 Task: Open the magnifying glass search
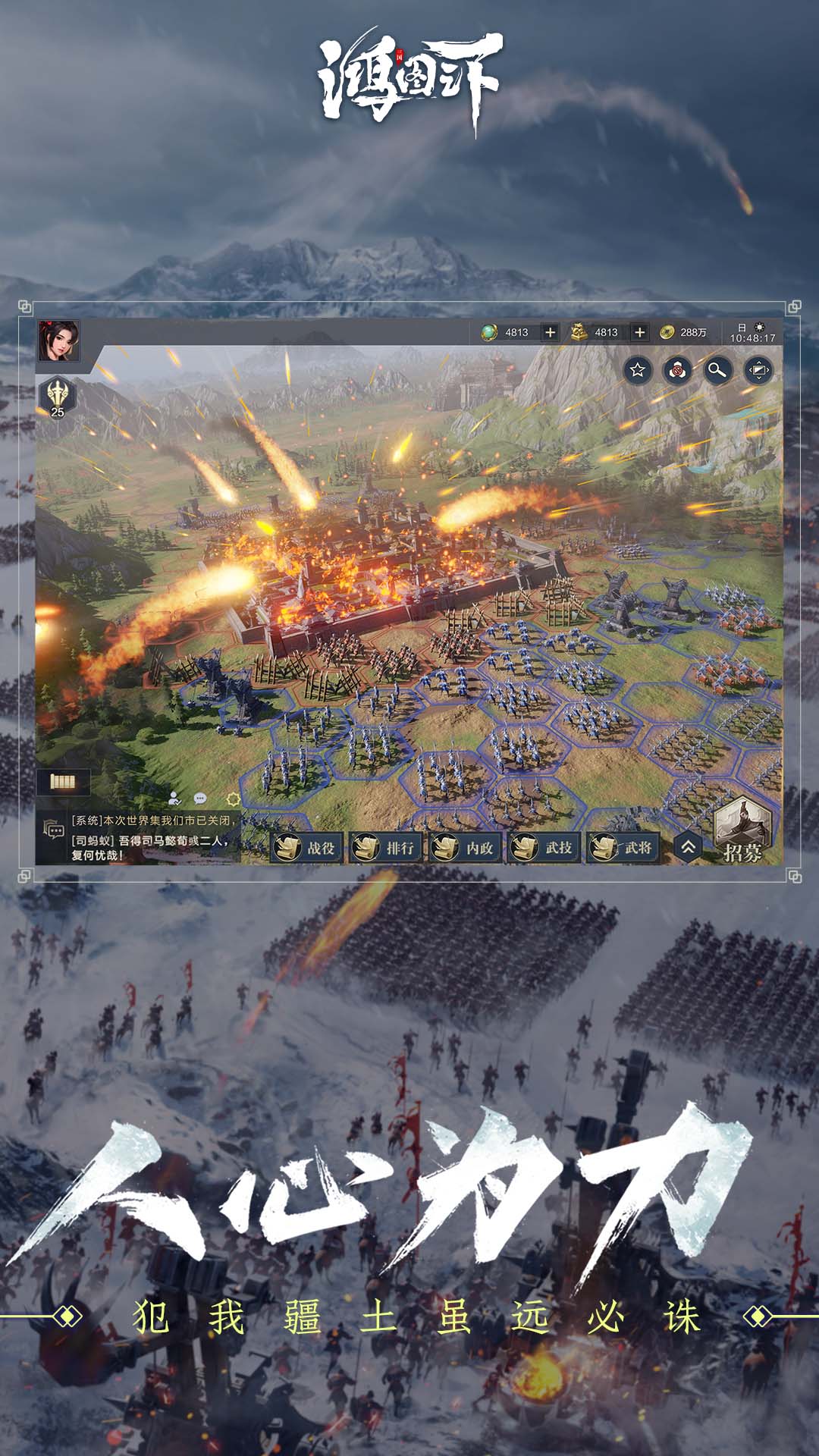tap(717, 369)
